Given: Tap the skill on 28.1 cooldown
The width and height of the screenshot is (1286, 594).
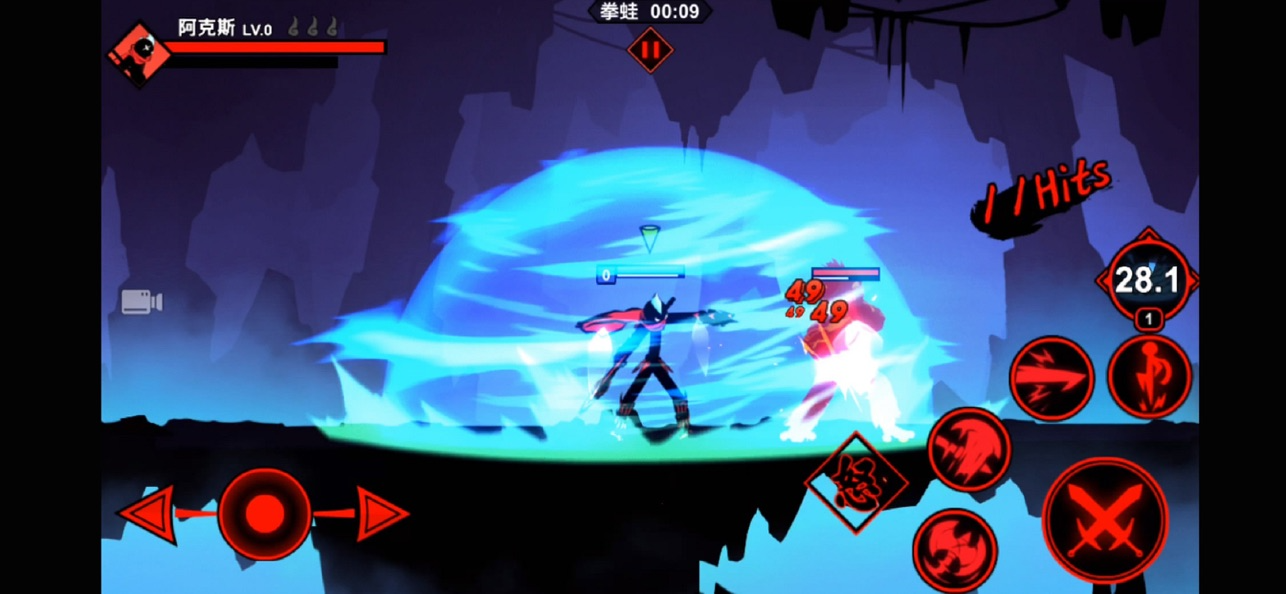Looking at the screenshot, I should pyautogui.click(x=1147, y=280).
